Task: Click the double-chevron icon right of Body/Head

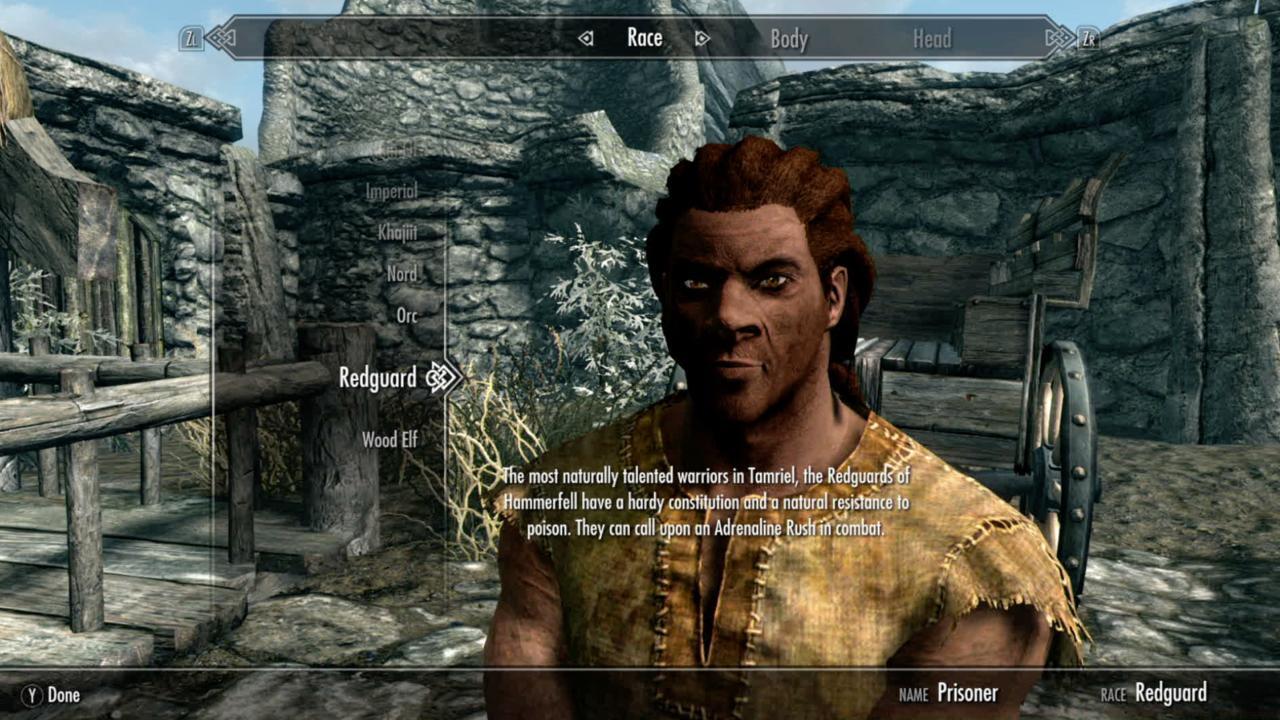Action: tap(1058, 38)
